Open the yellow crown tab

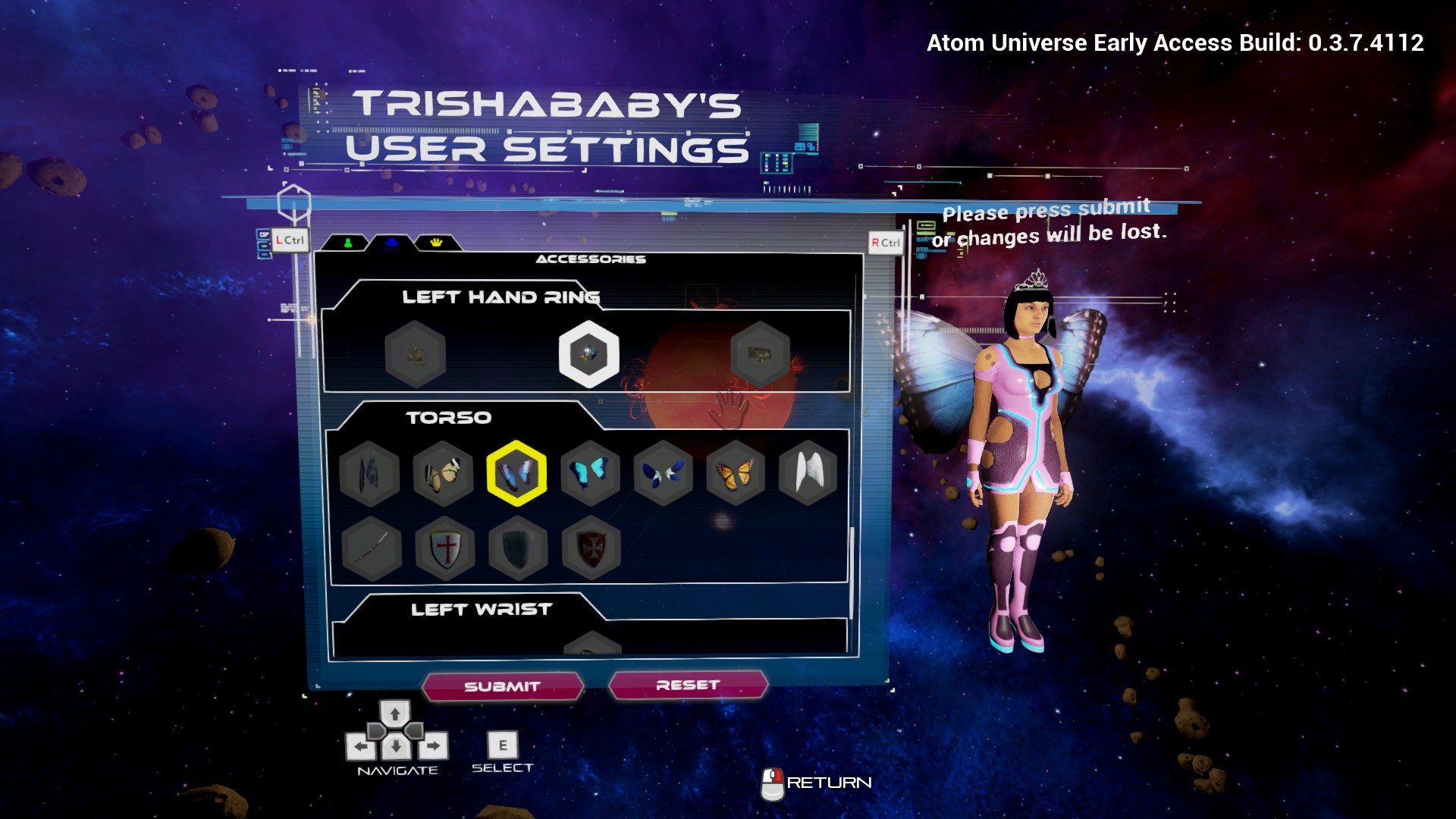coord(436,243)
